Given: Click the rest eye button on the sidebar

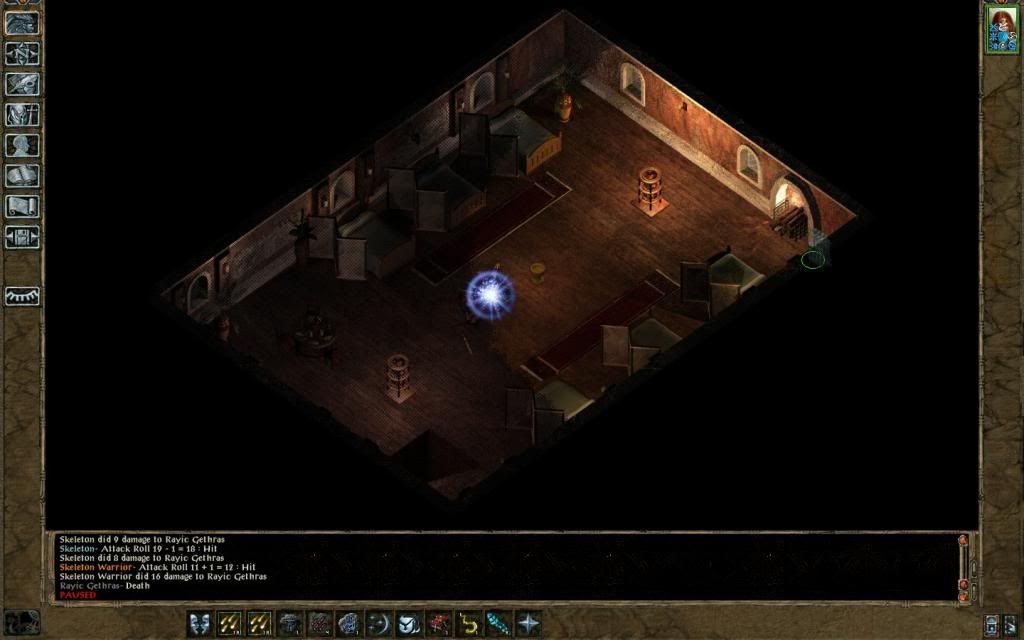Looking at the screenshot, I should [x=22, y=296].
